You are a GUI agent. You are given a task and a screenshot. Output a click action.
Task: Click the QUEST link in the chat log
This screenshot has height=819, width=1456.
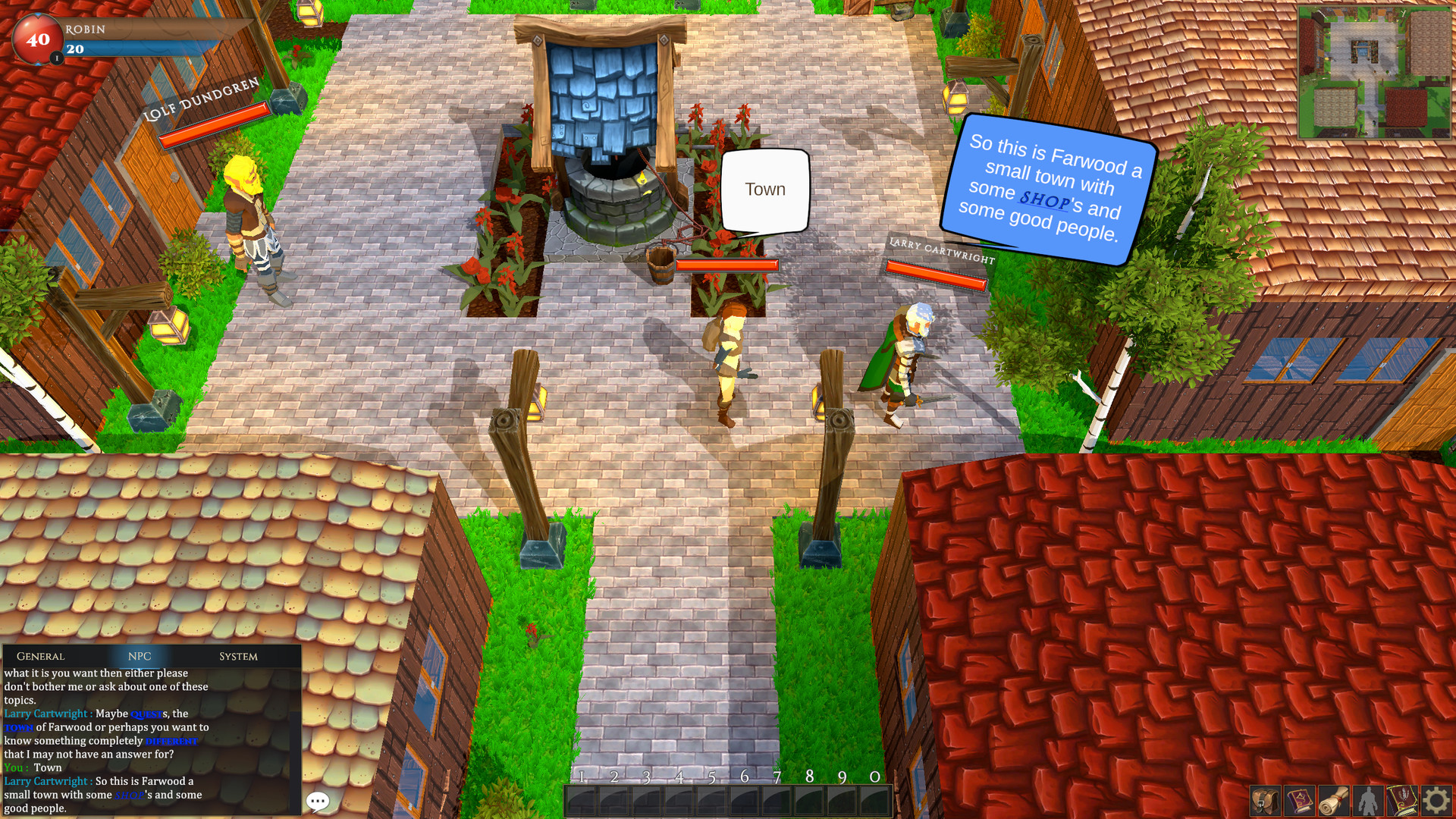[146, 714]
